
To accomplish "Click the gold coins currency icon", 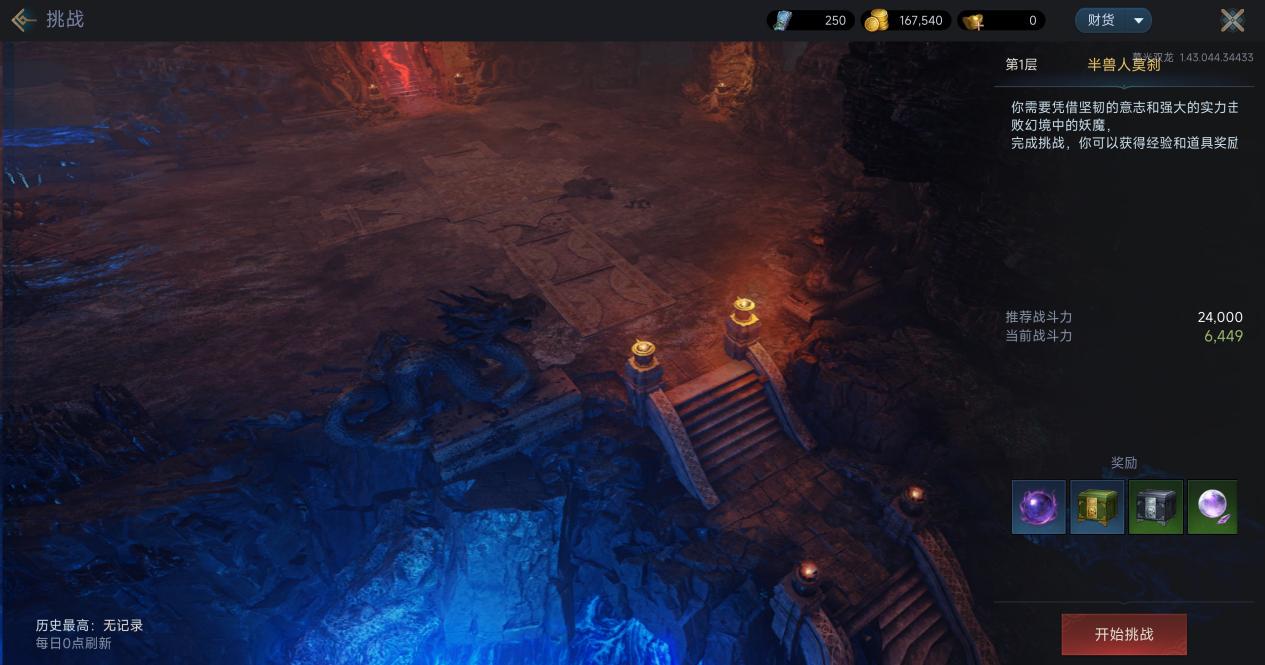I will 876,20.
